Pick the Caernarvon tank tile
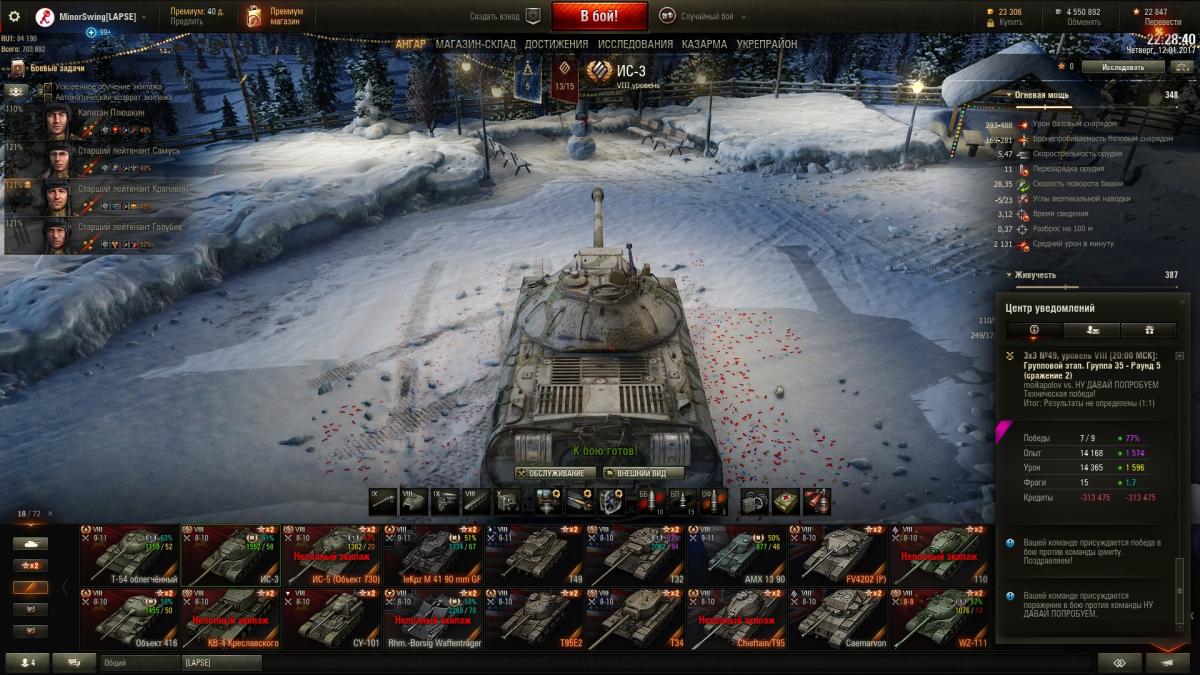This screenshot has width=1200, height=675. coord(837,618)
